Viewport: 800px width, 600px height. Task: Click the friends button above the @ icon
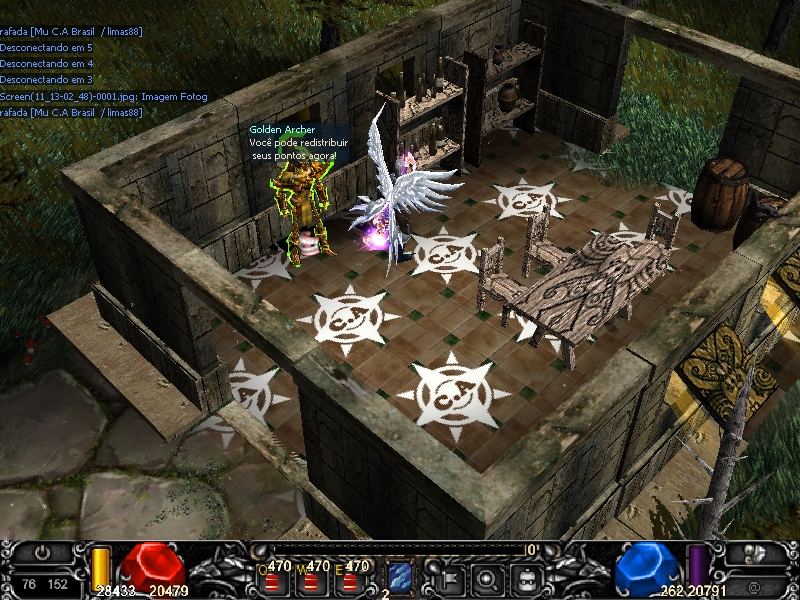click(x=754, y=553)
